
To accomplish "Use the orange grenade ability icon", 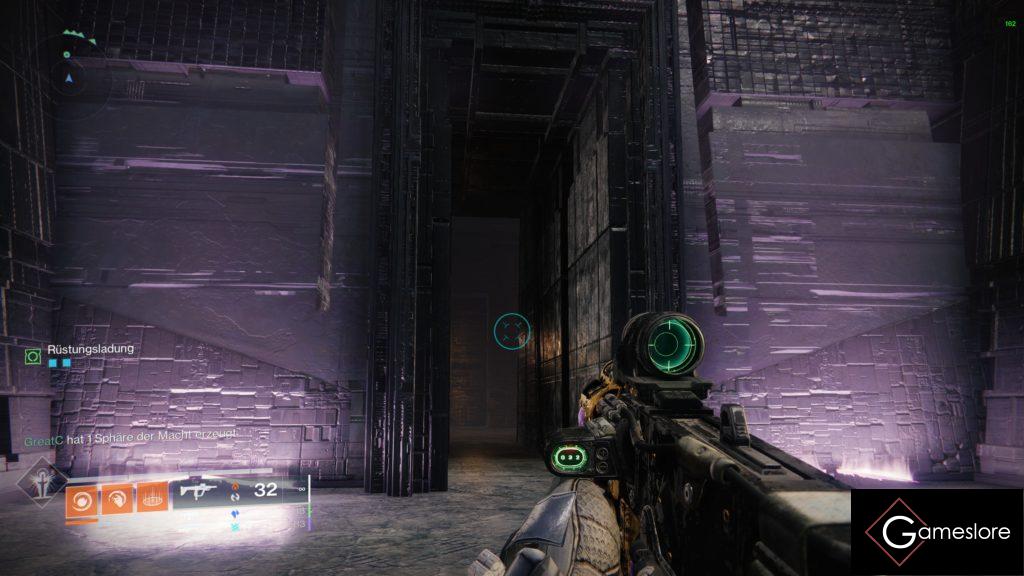I will coord(81,498).
